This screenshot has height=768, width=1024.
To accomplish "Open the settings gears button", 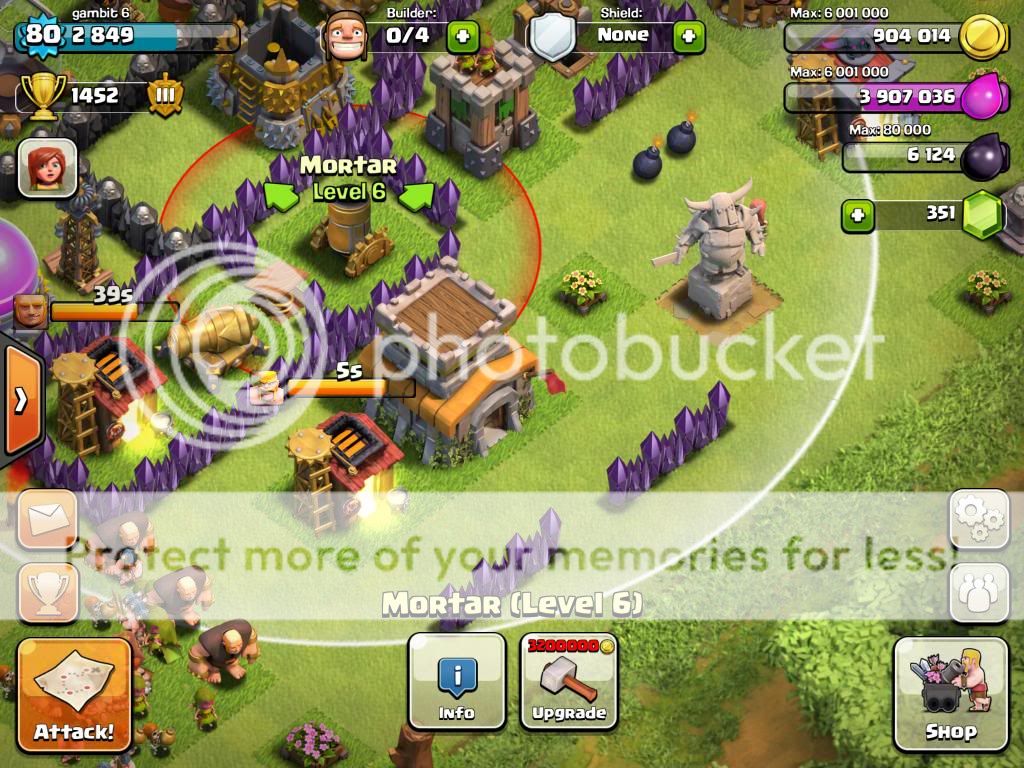I will point(978,519).
